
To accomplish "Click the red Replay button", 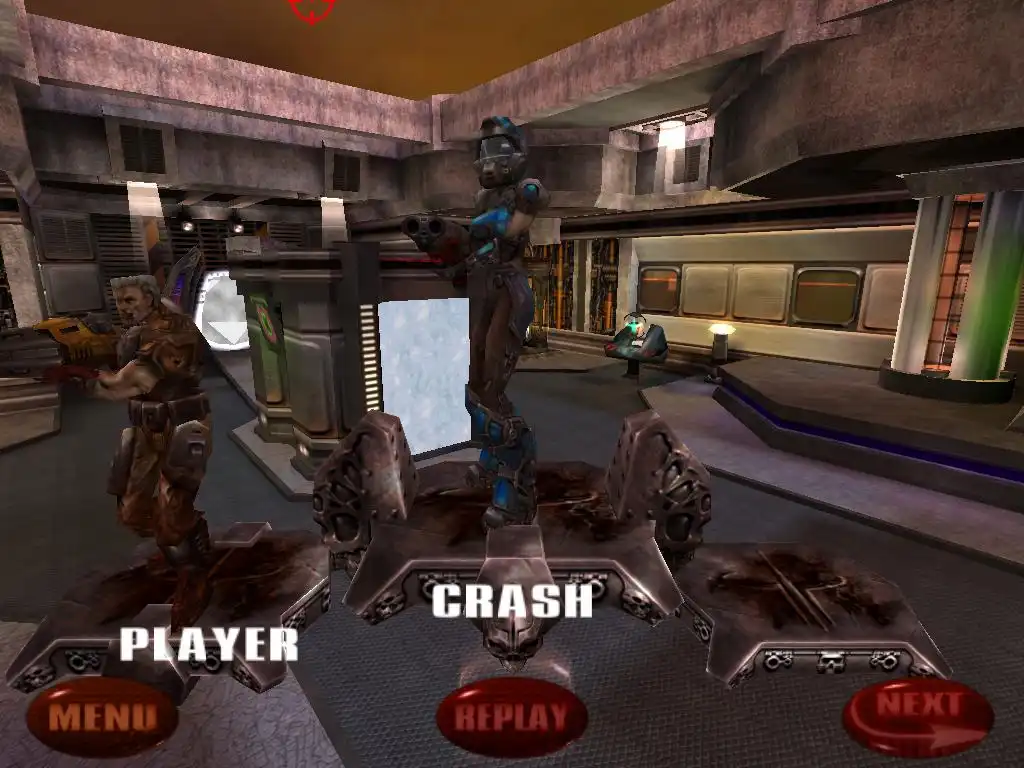I will (512, 716).
